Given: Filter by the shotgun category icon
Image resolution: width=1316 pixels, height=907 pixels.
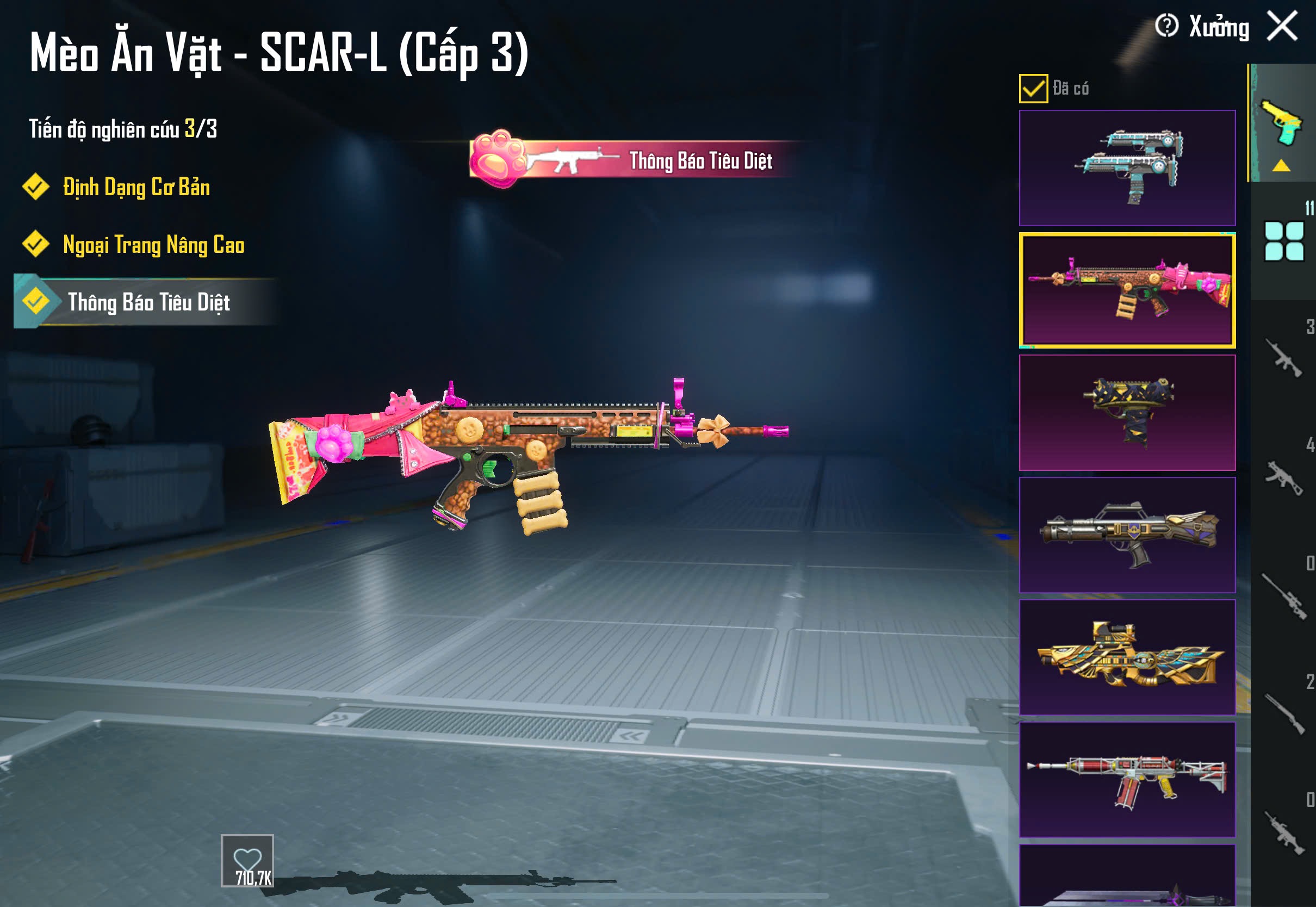Looking at the screenshot, I should tap(1283, 714).
